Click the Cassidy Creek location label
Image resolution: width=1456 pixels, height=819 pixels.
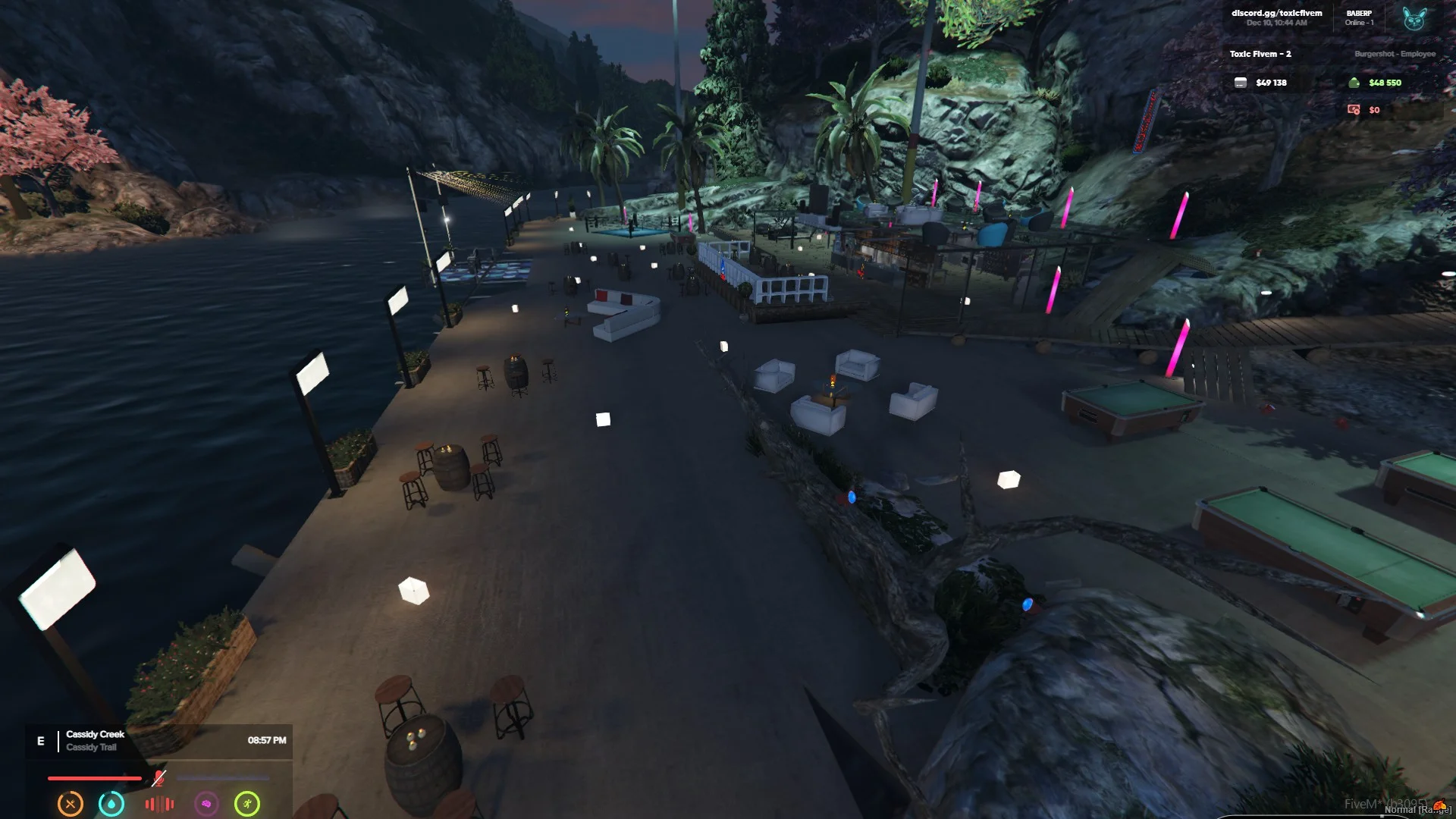[x=95, y=734]
